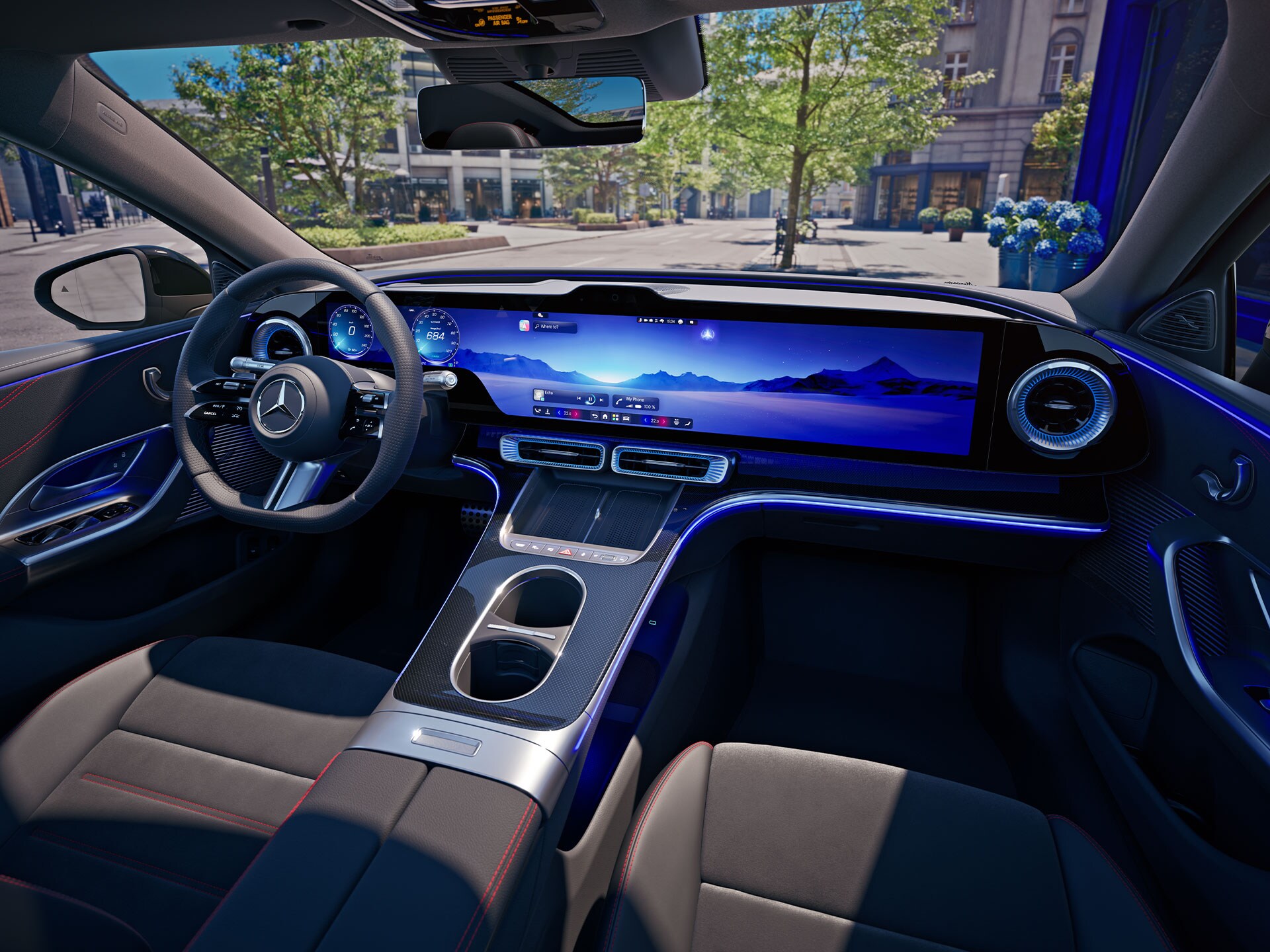
Task: Select the home icon on the bottom dock
Action: [x=605, y=416]
